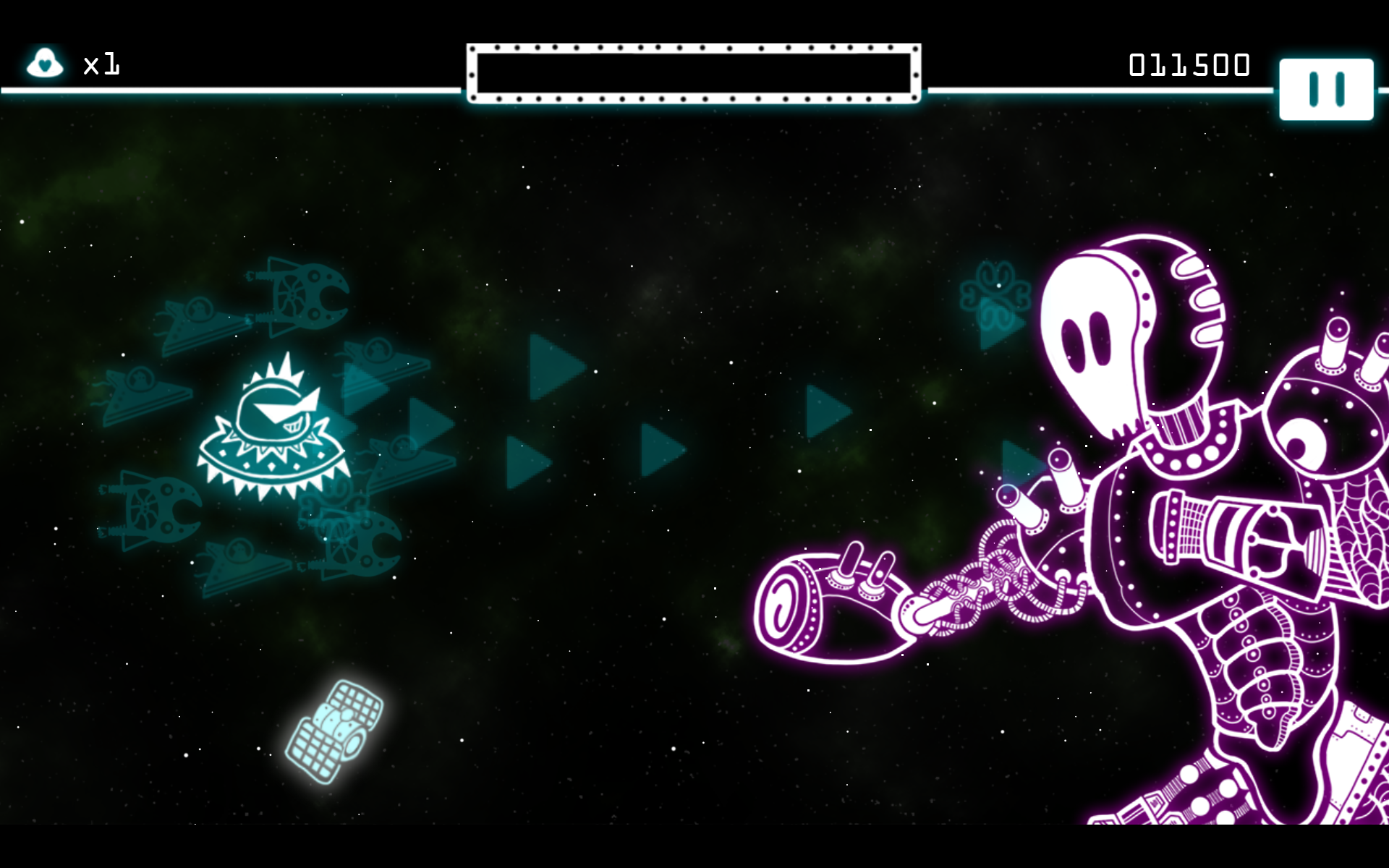
Task: Click the x1 lives counter text
Action: coord(101,65)
